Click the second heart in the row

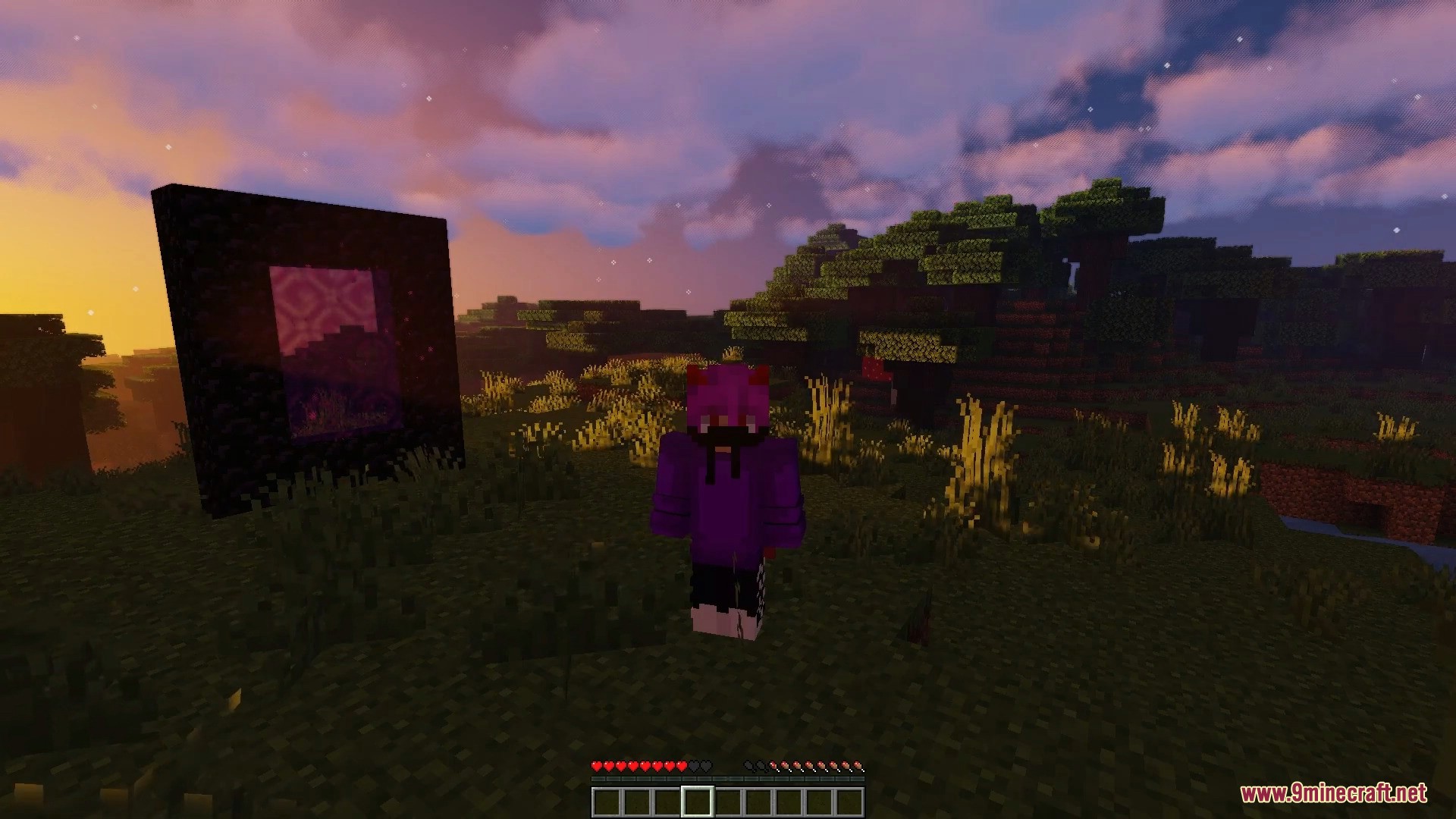tap(609, 765)
